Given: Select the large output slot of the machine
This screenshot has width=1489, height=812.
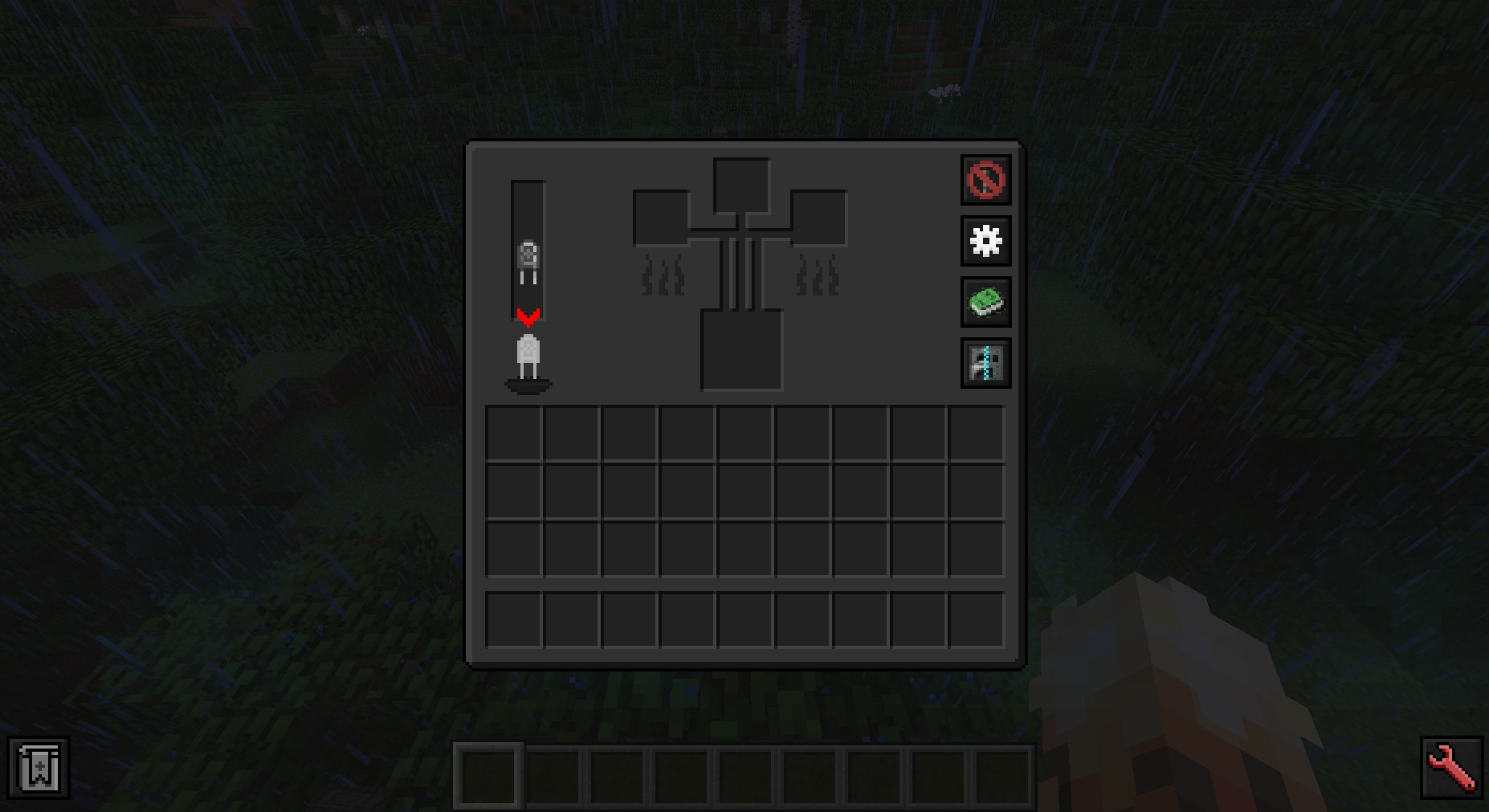Looking at the screenshot, I should coord(741,350).
